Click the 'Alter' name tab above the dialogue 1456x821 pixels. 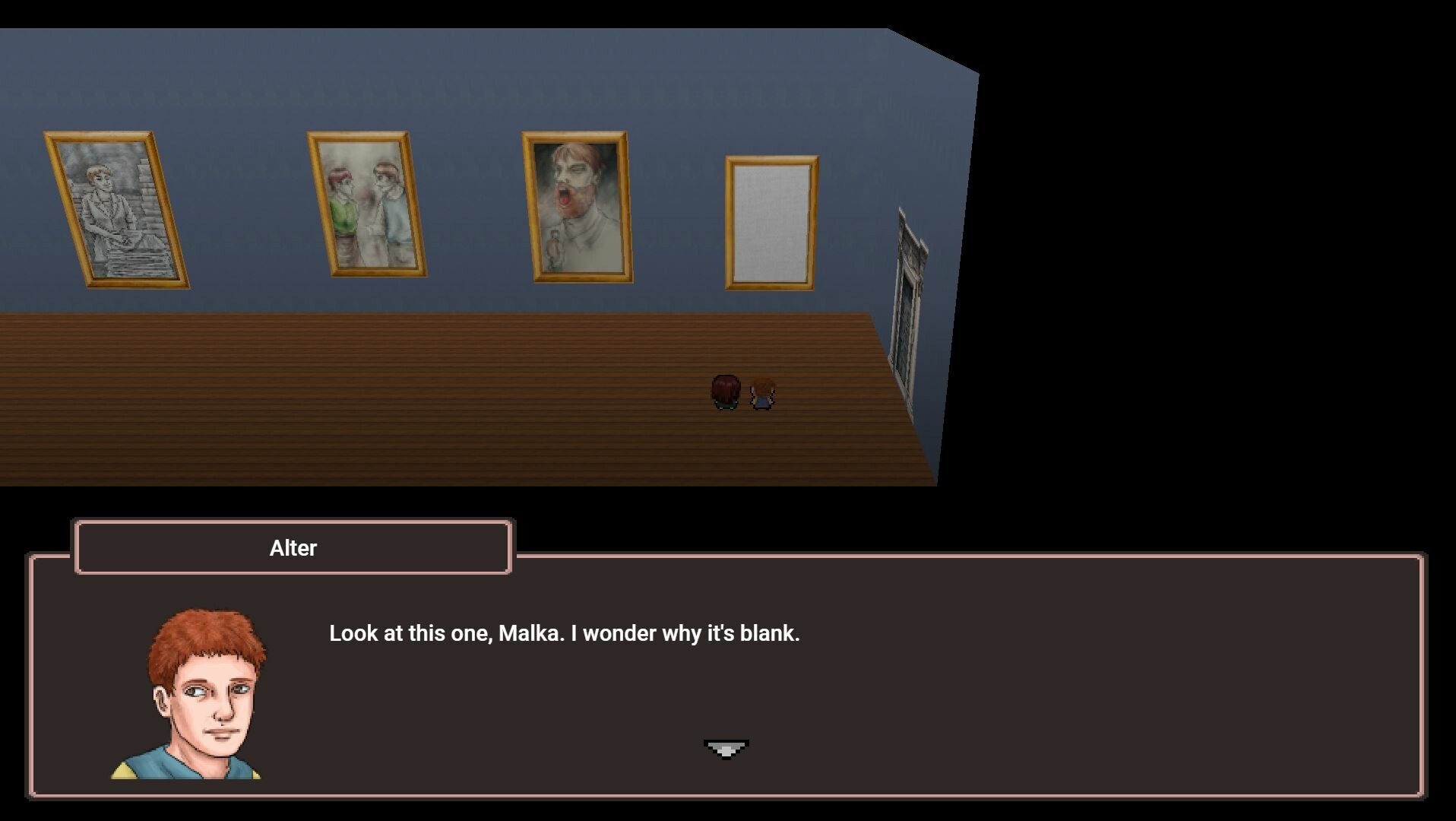pyautogui.click(x=293, y=547)
